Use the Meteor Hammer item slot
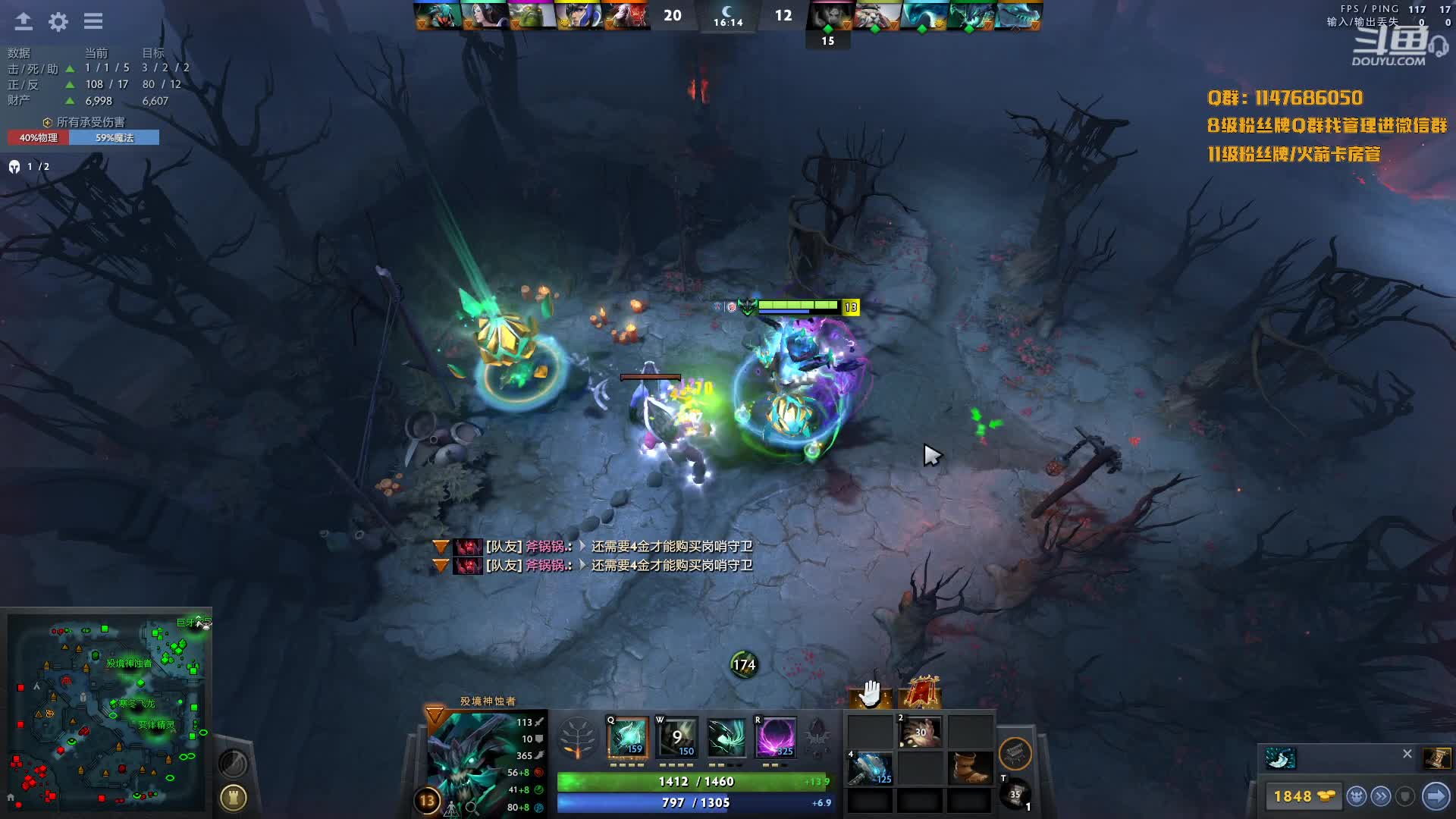Viewport: 1456px width, 819px height. coord(869,769)
